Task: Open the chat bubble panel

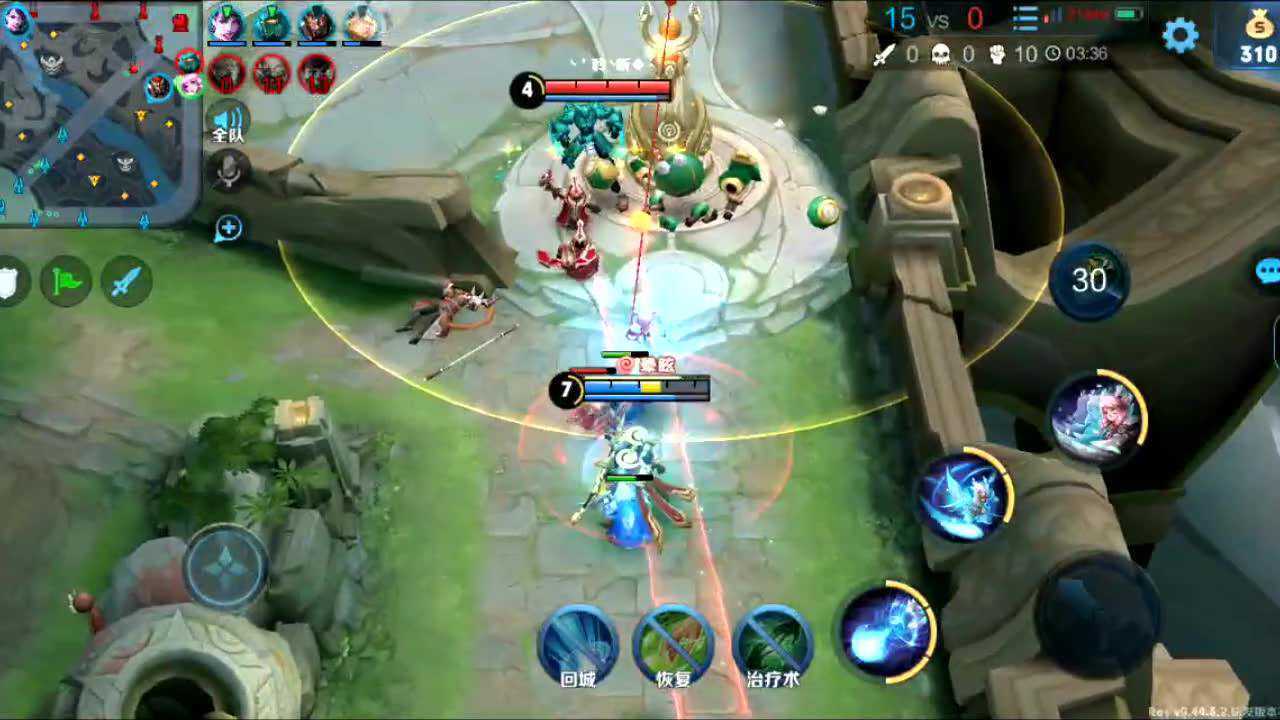Action: [1267, 272]
